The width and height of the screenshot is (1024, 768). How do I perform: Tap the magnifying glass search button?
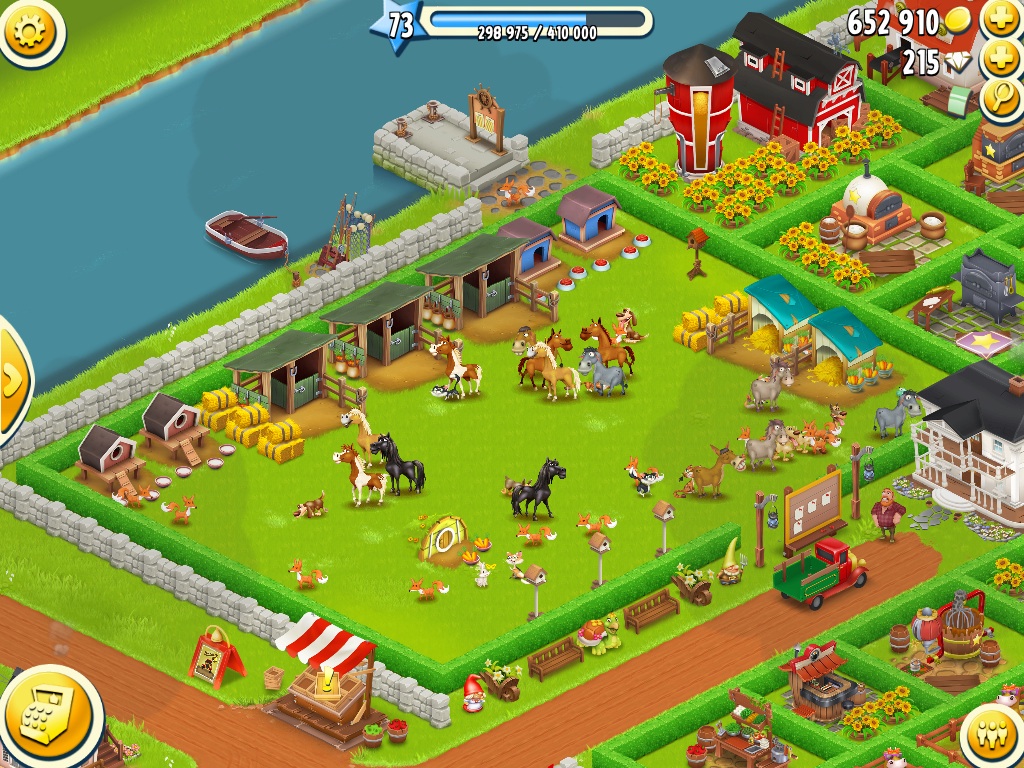pyautogui.click(x=999, y=97)
